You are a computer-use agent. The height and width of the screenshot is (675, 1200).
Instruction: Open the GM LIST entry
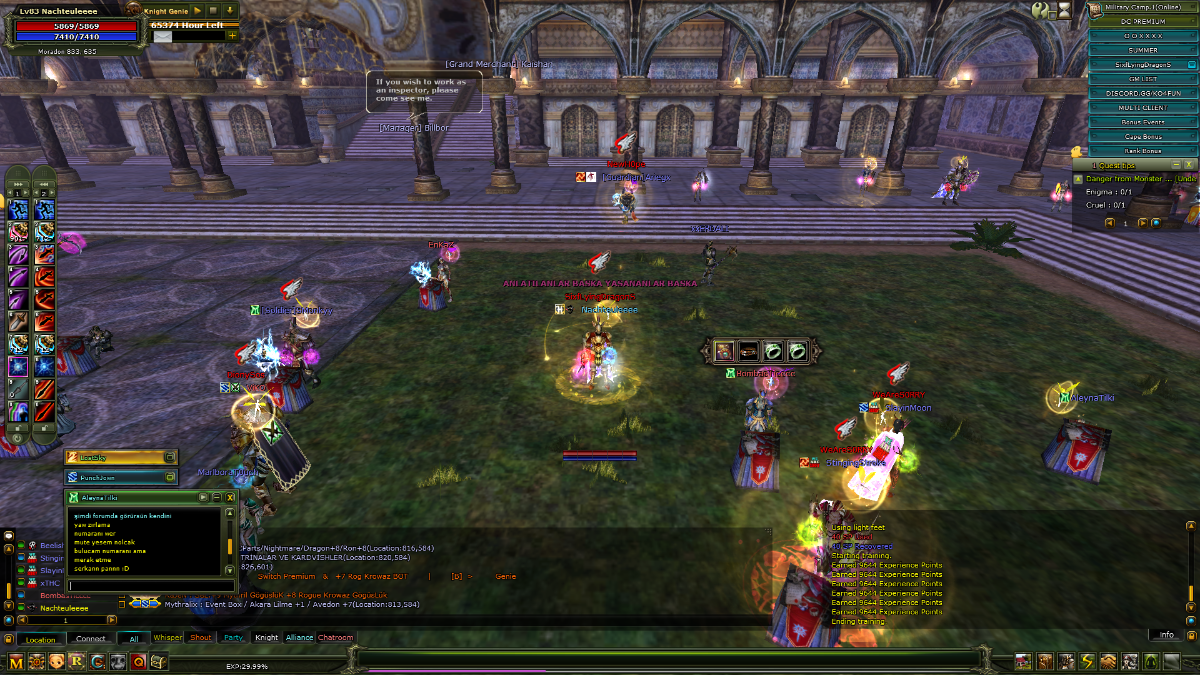click(1142, 78)
